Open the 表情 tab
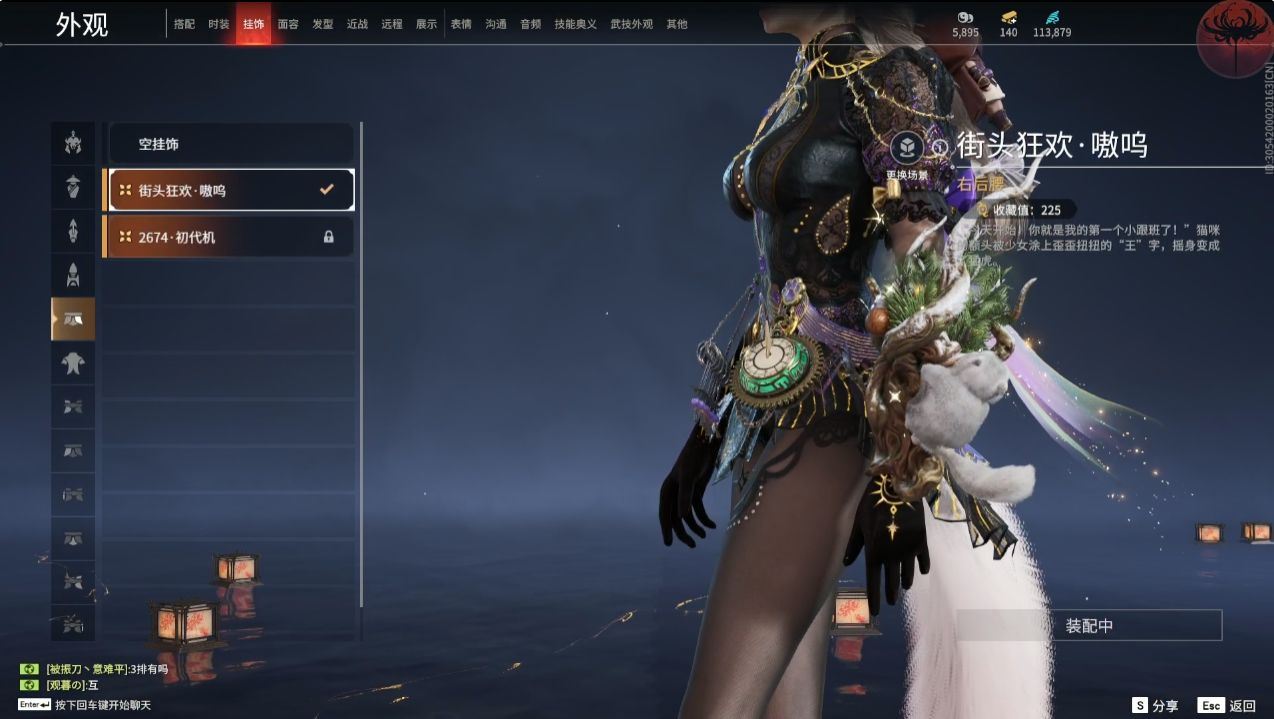Viewport: 1274px width, 719px height. click(461, 24)
